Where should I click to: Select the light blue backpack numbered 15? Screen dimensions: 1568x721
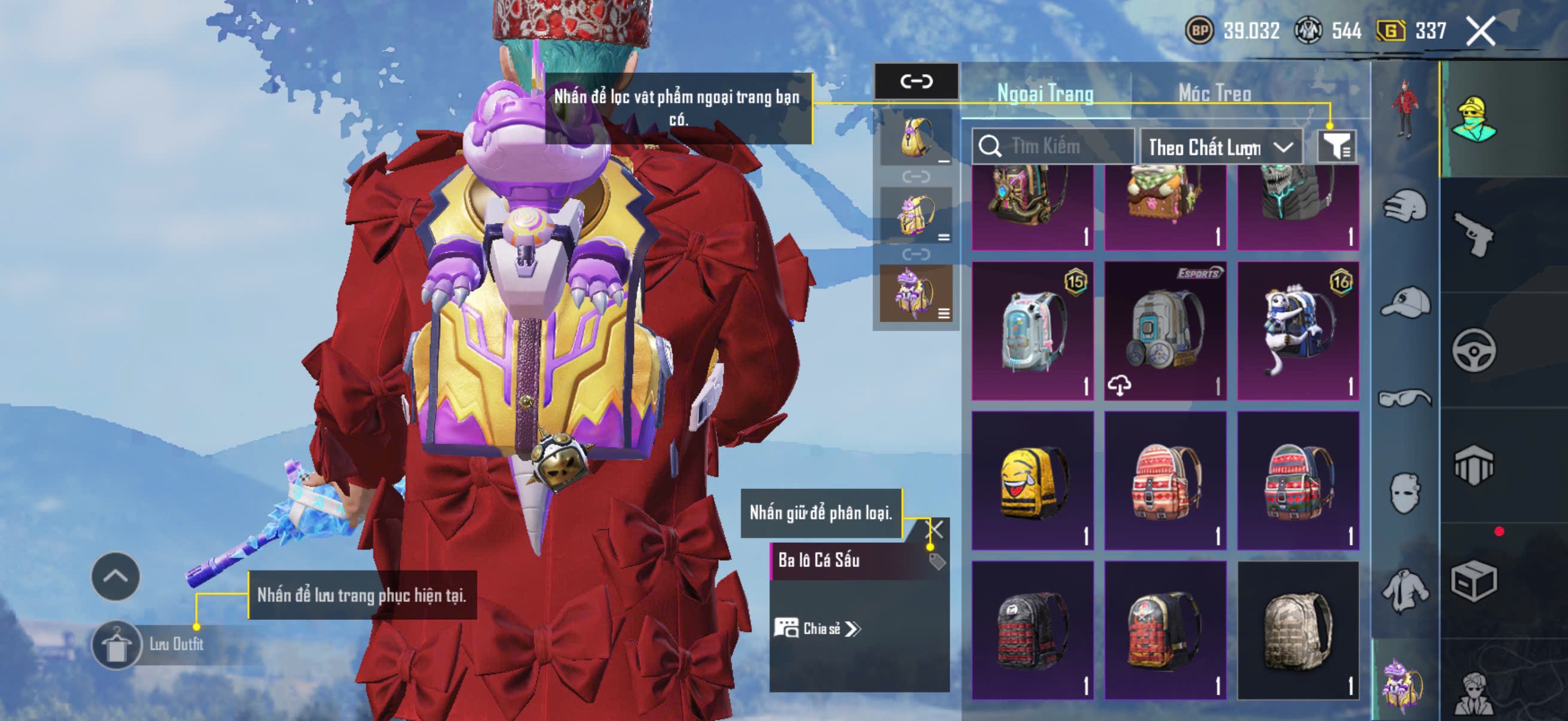click(x=1032, y=331)
